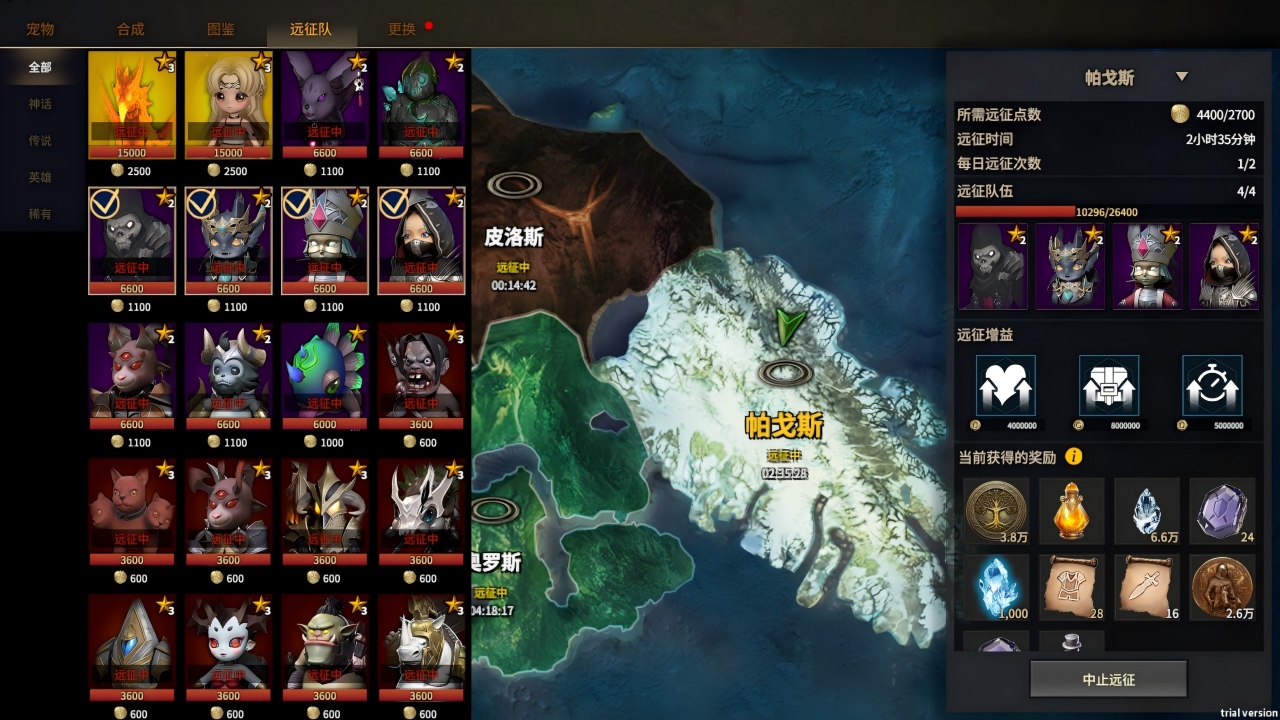
Task: Click the 帕戈斯 expedition ring on map
Action: coord(785,373)
